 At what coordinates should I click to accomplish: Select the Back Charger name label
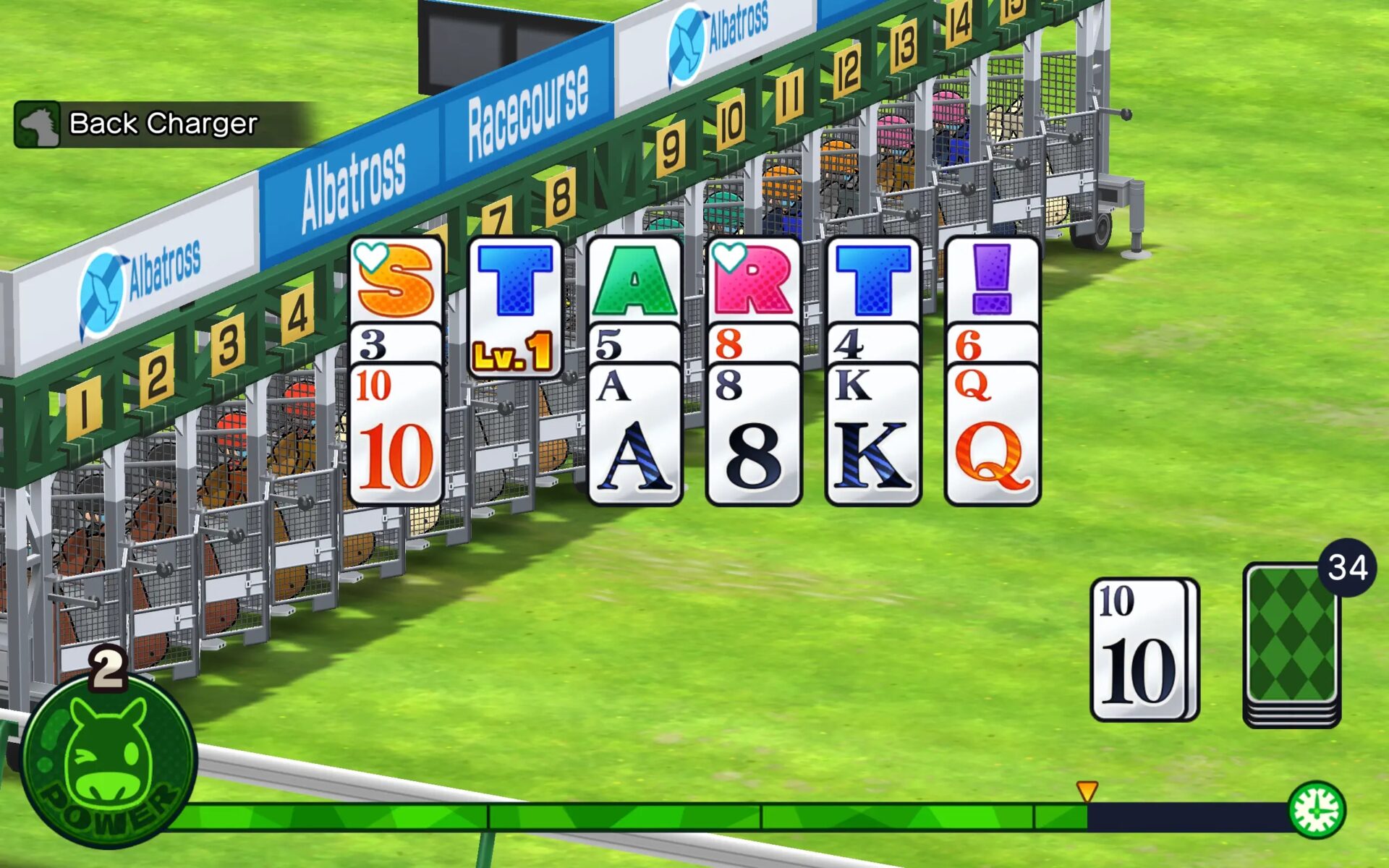163,124
